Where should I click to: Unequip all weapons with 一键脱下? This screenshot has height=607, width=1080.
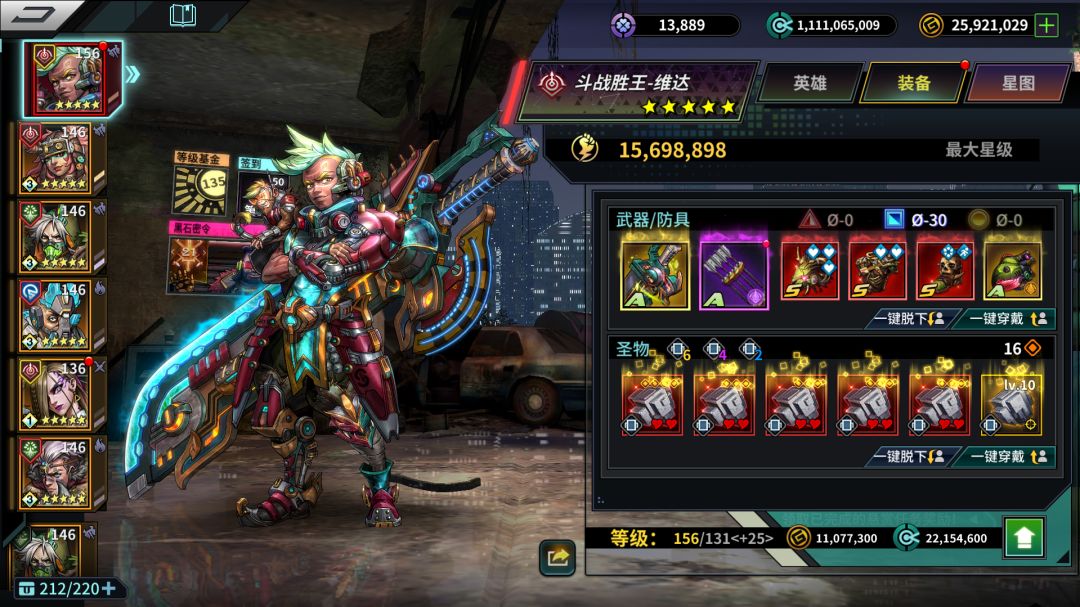(x=907, y=319)
